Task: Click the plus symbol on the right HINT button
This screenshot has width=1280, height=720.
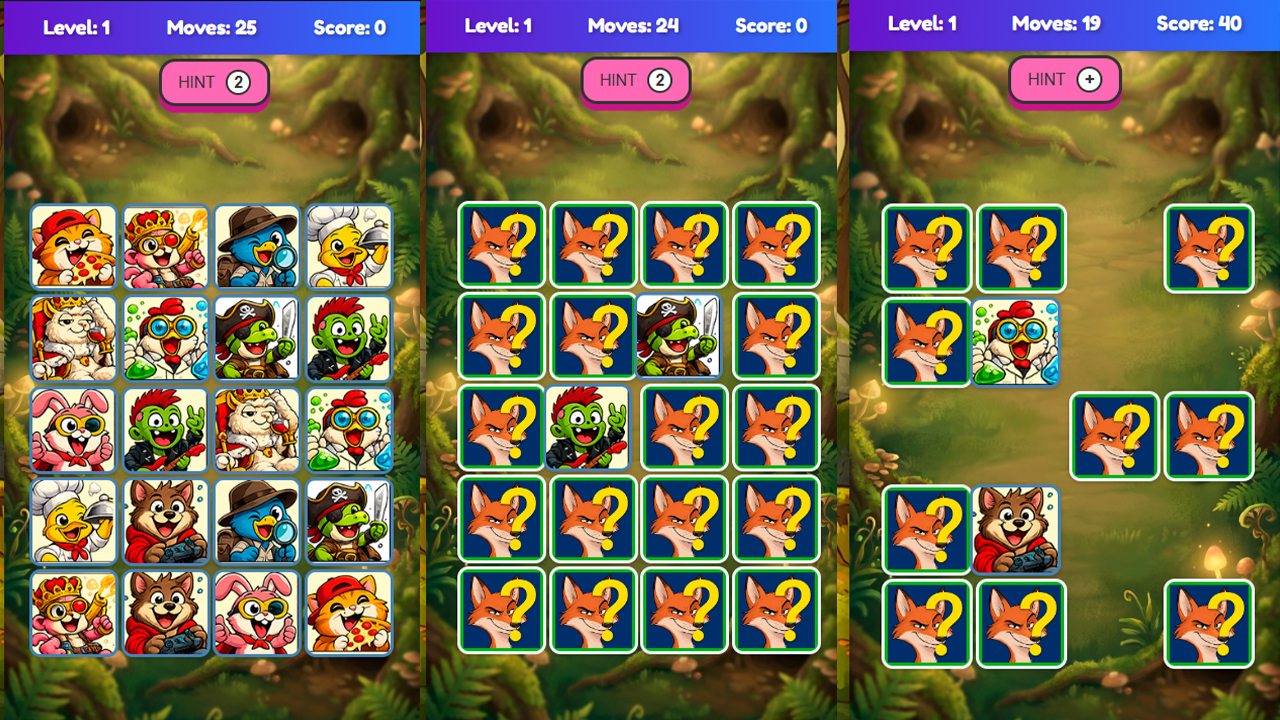Action: click(x=1089, y=78)
